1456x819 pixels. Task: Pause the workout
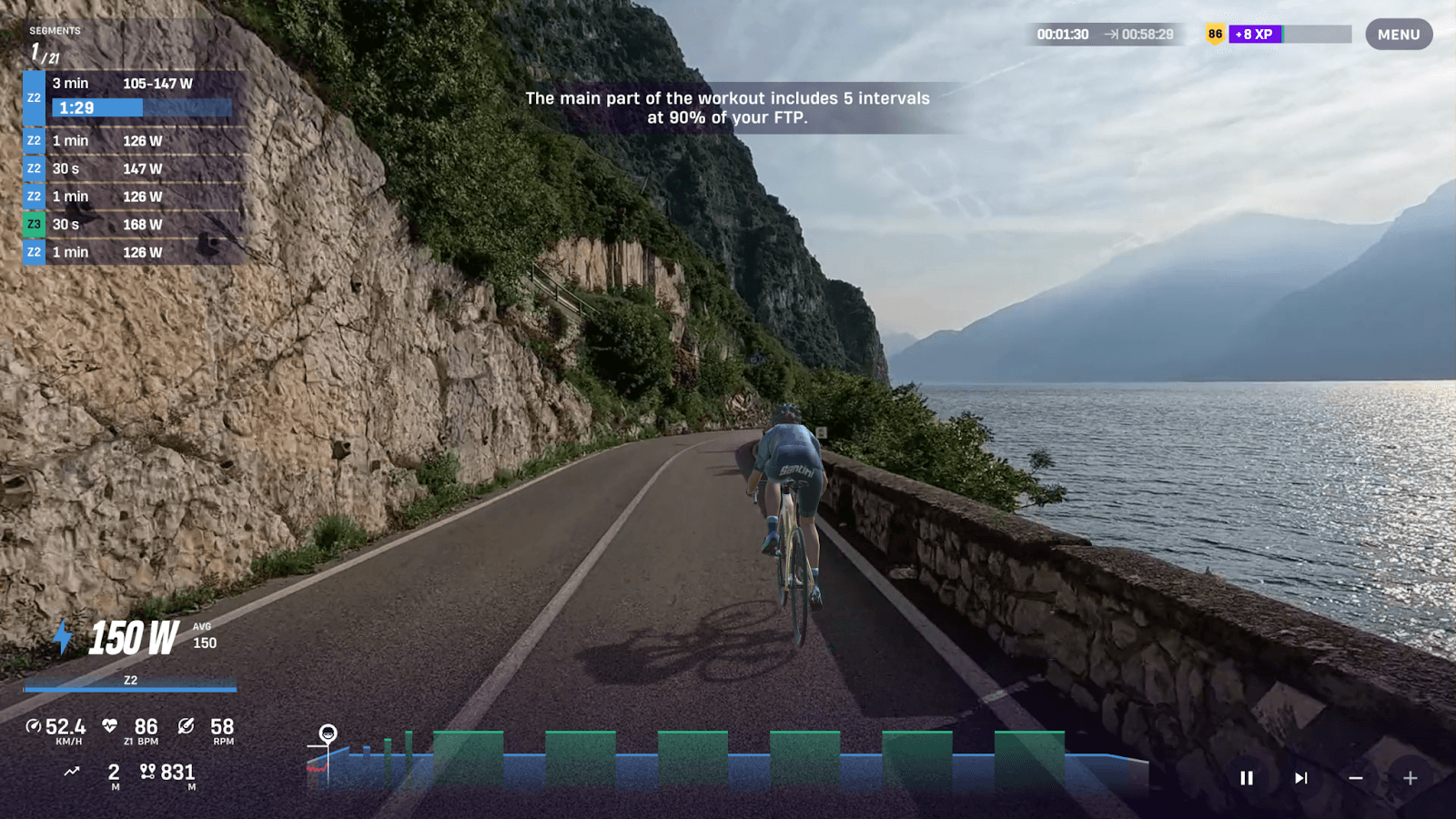click(1247, 778)
